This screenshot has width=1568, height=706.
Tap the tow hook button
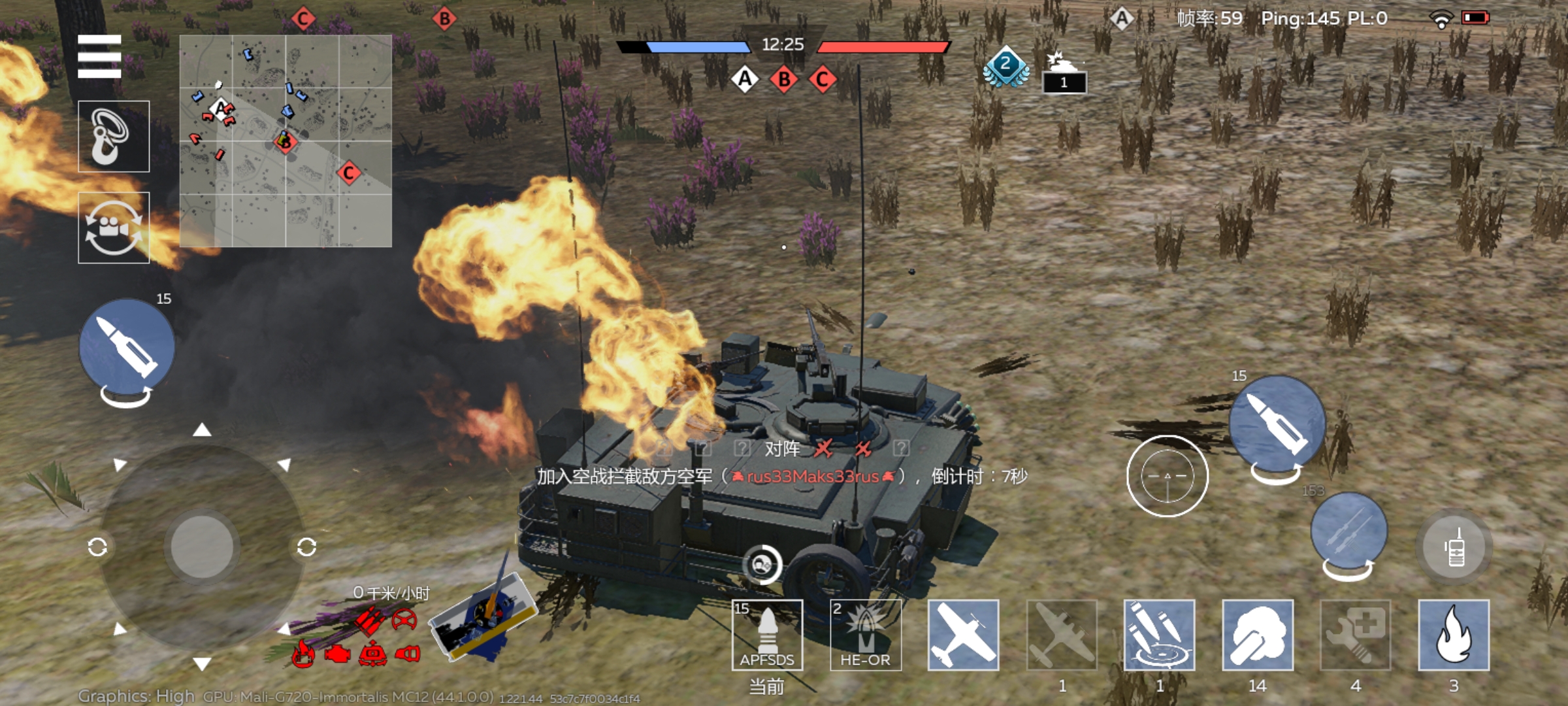pyautogui.click(x=114, y=137)
